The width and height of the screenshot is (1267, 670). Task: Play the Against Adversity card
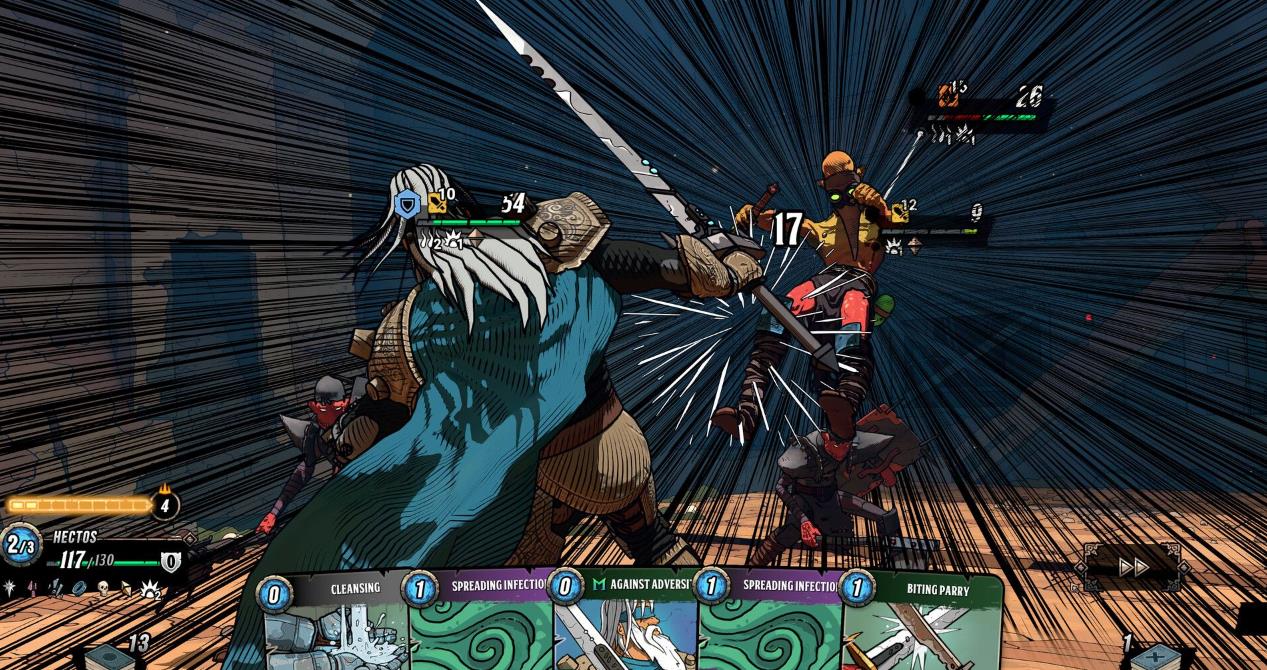[x=625, y=625]
